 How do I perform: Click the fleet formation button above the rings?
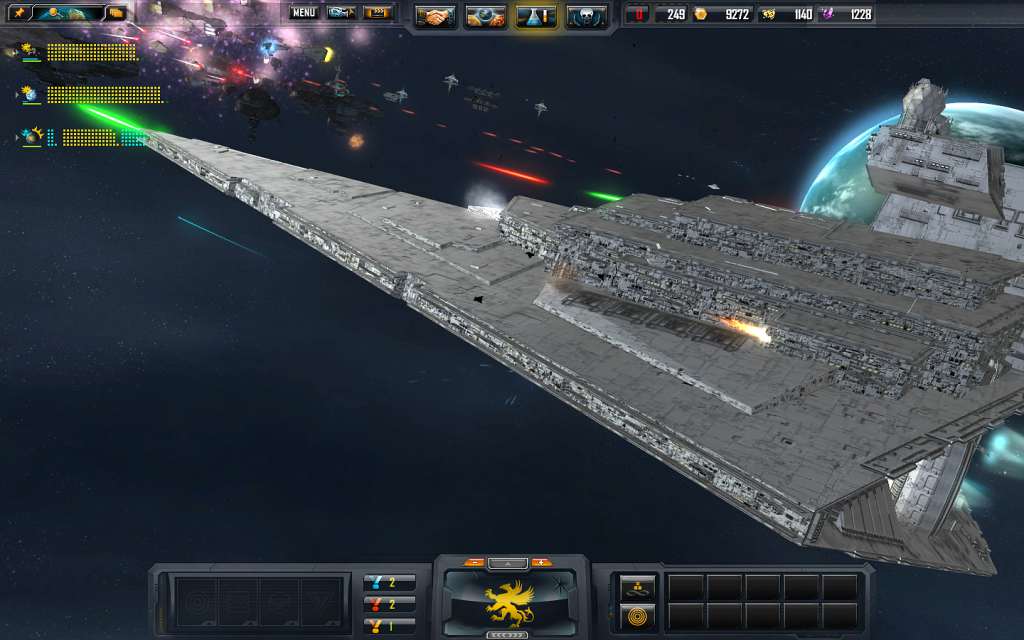[x=637, y=588]
